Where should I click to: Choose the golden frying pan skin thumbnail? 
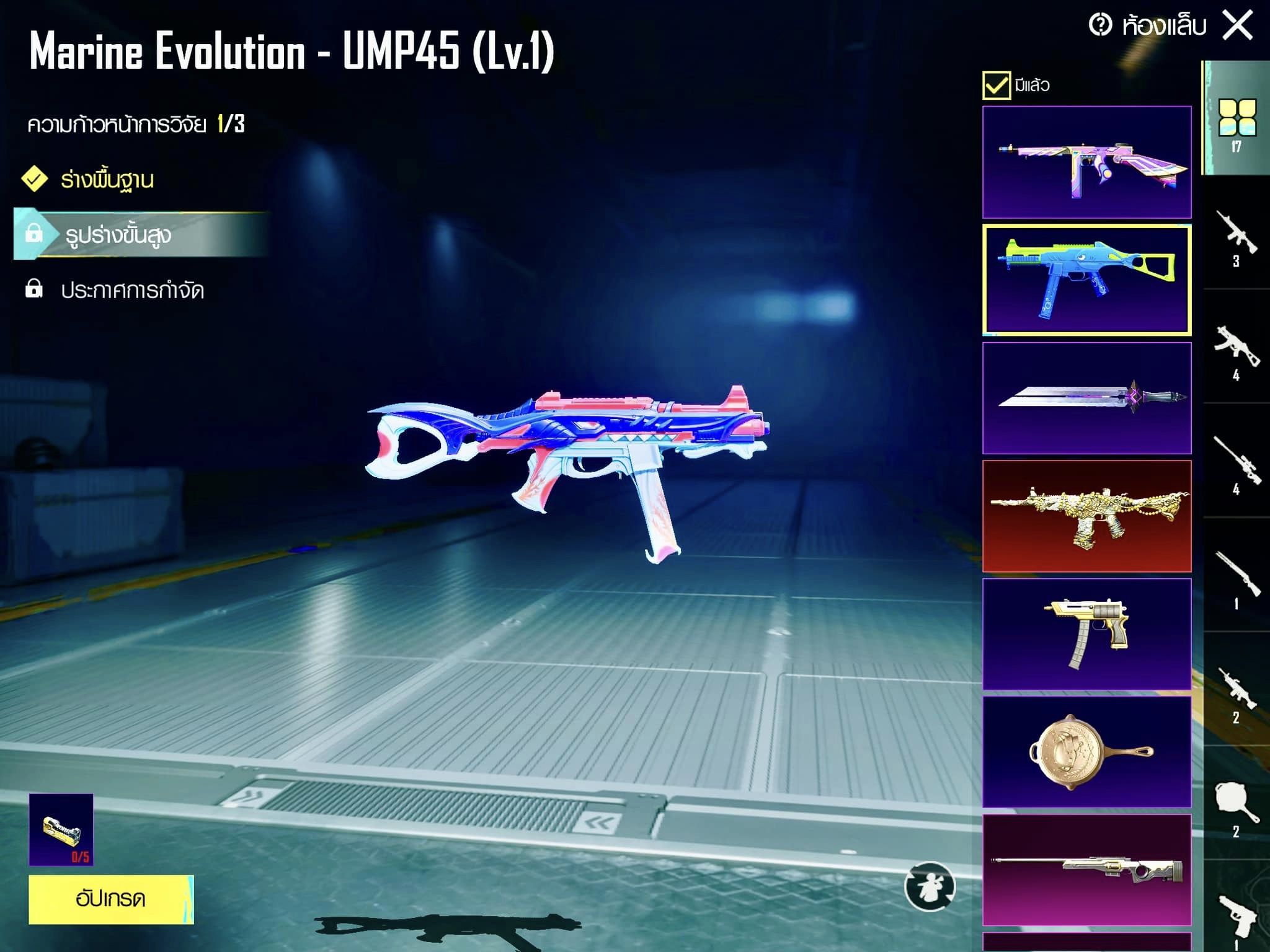pyautogui.click(x=1086, y=751)
